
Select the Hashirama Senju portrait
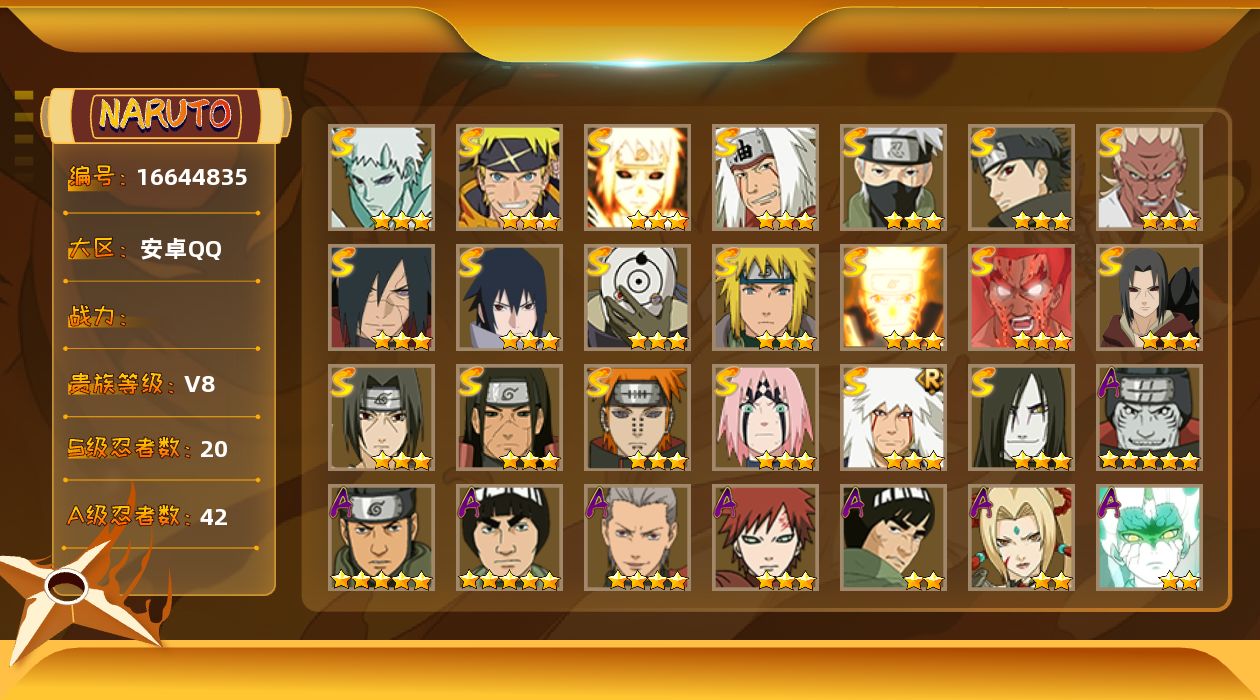[x=509, y=417]
